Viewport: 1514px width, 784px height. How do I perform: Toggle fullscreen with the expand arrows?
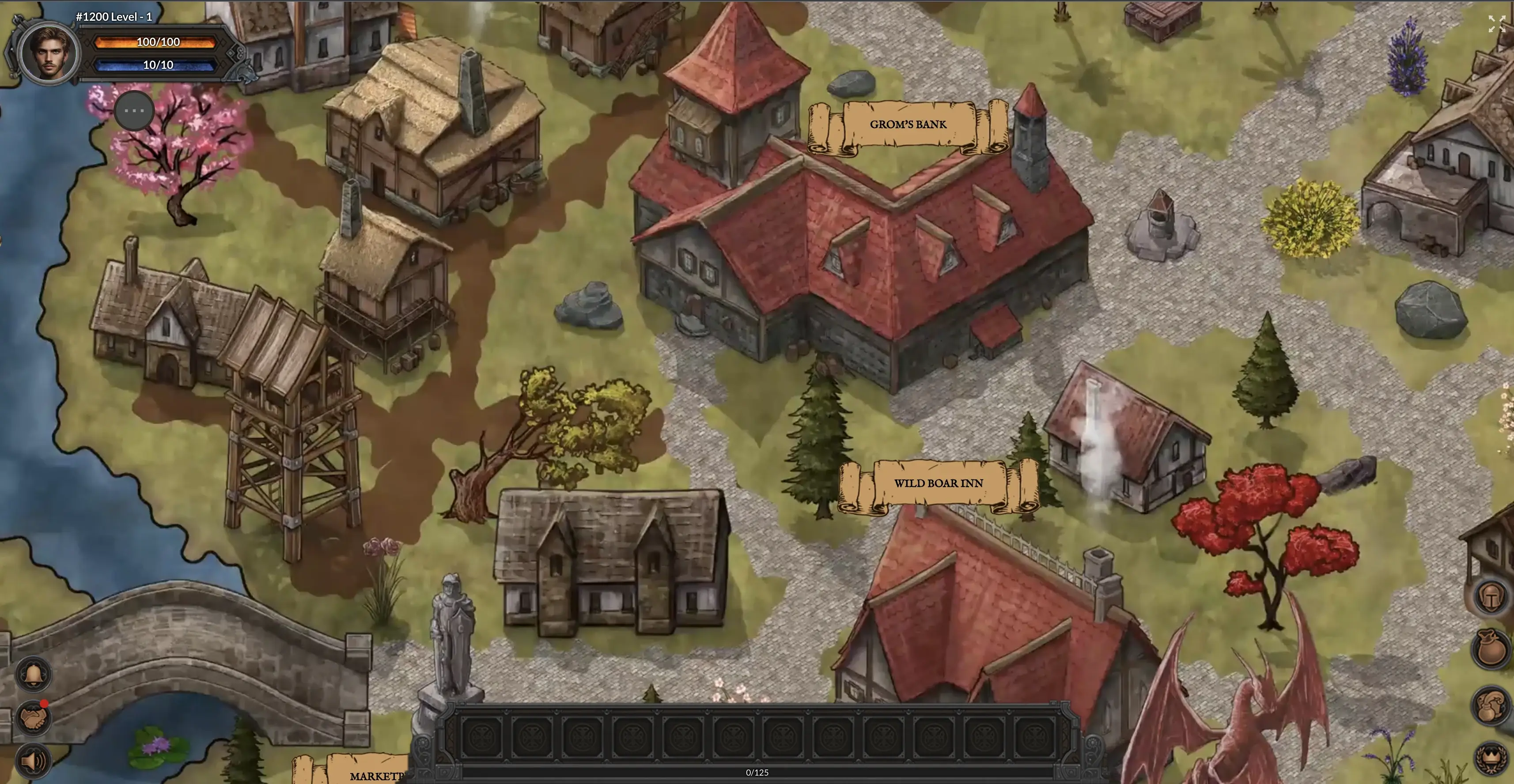tap(1496, 24)
